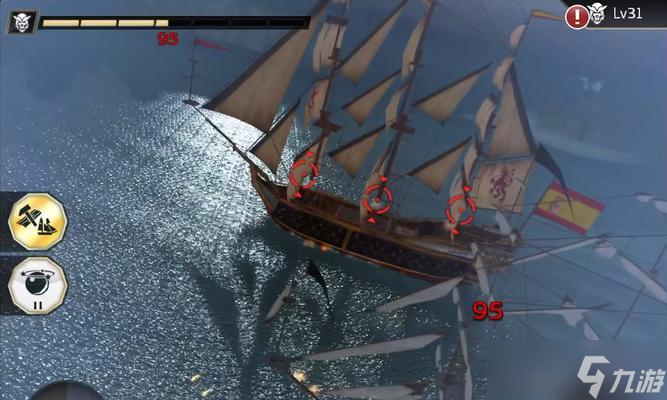Activate the gold hammer-and-ship repair button

click(x=36, y=220)
